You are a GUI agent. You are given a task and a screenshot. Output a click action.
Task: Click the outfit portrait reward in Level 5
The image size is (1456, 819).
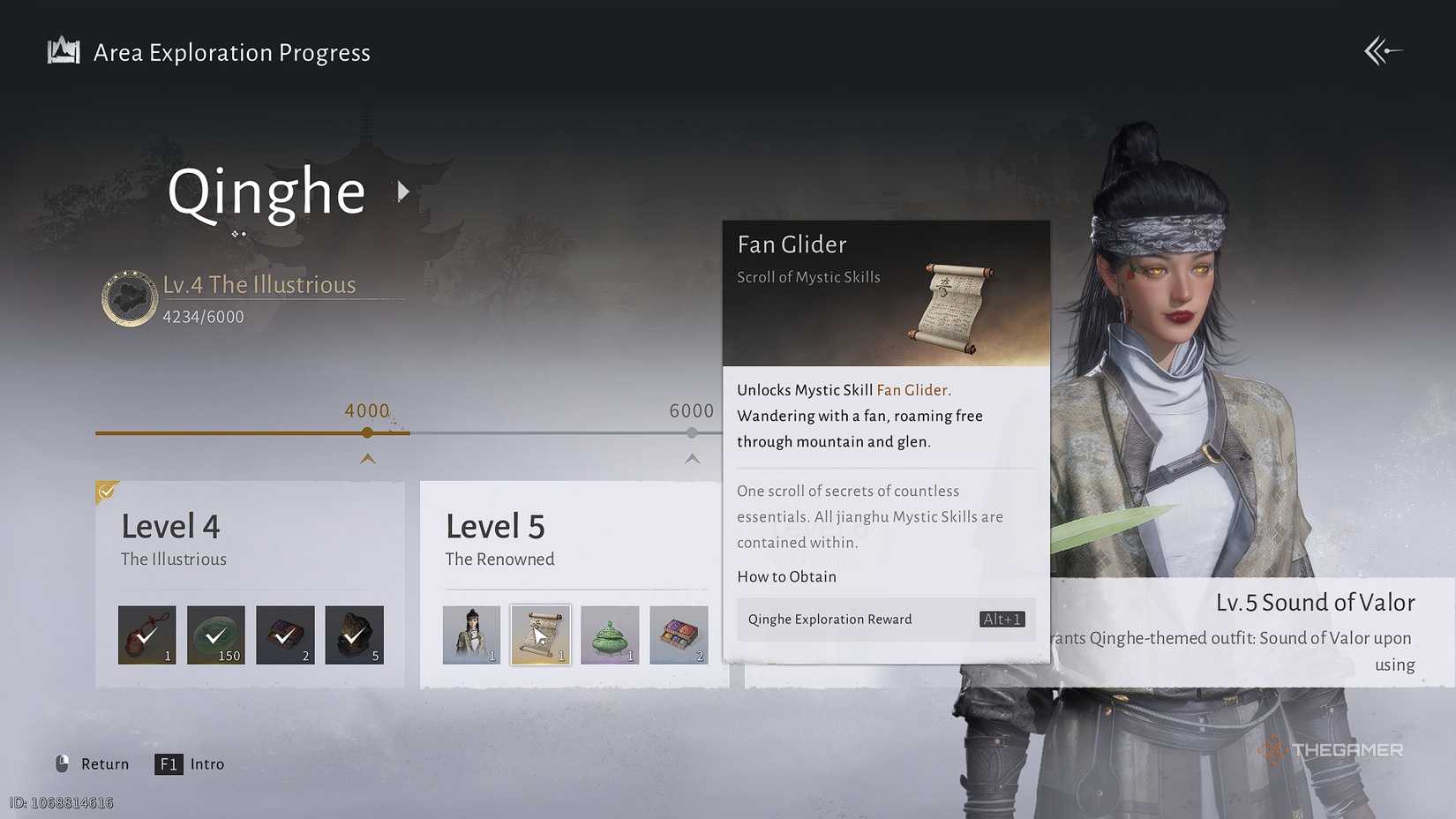[471, 635]
